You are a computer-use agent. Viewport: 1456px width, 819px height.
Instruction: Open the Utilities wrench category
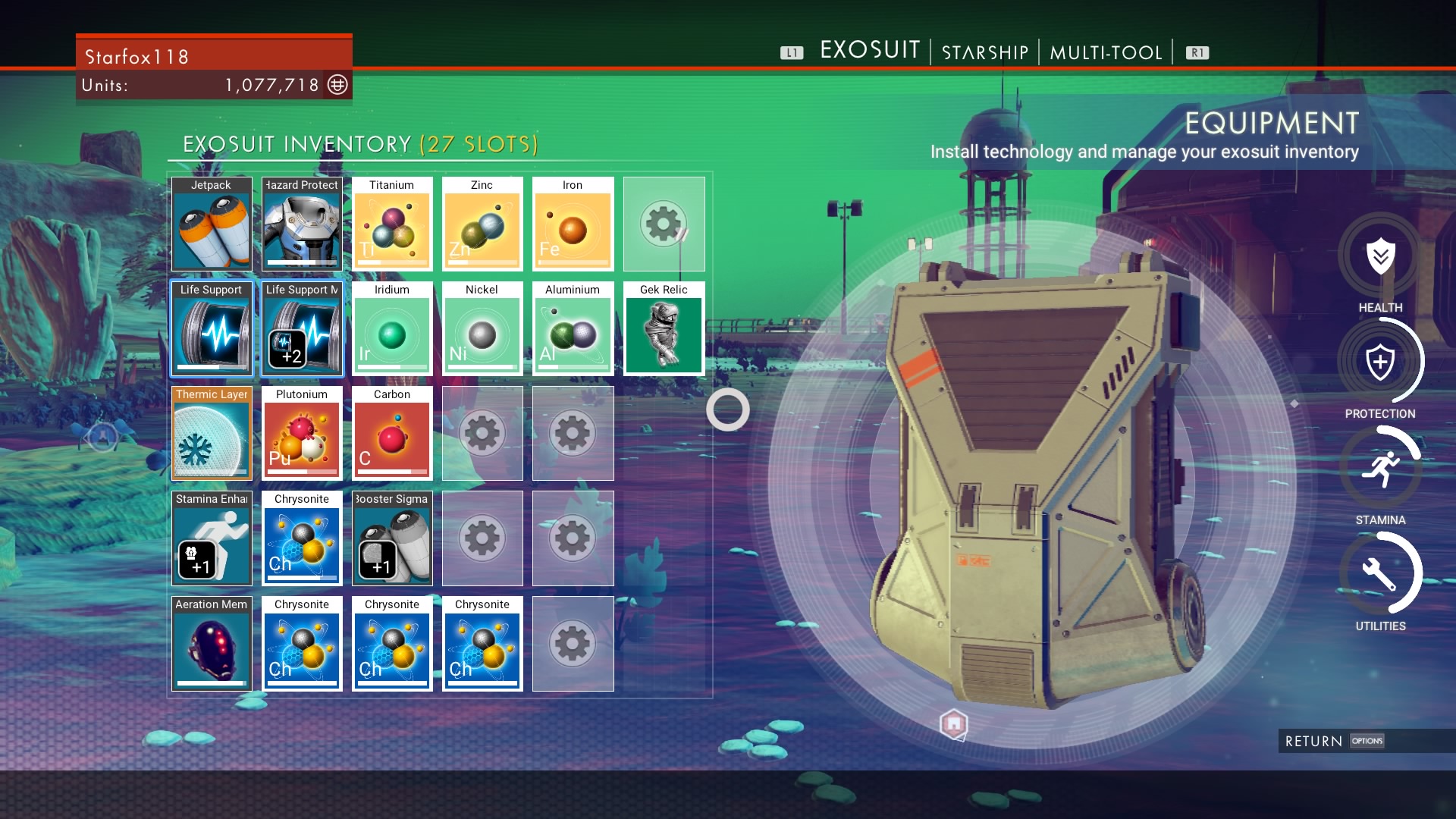pos(1380,574)
